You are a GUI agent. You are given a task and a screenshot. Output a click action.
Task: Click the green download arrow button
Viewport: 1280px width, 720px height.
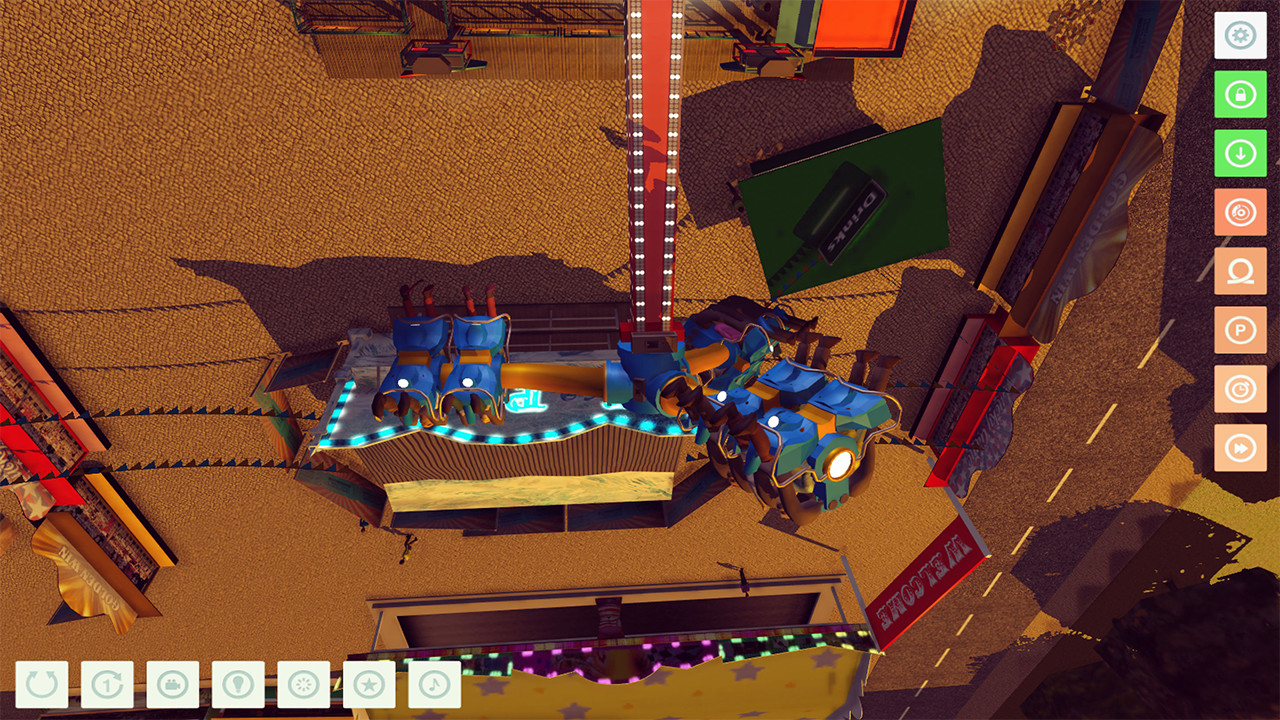1239,153
